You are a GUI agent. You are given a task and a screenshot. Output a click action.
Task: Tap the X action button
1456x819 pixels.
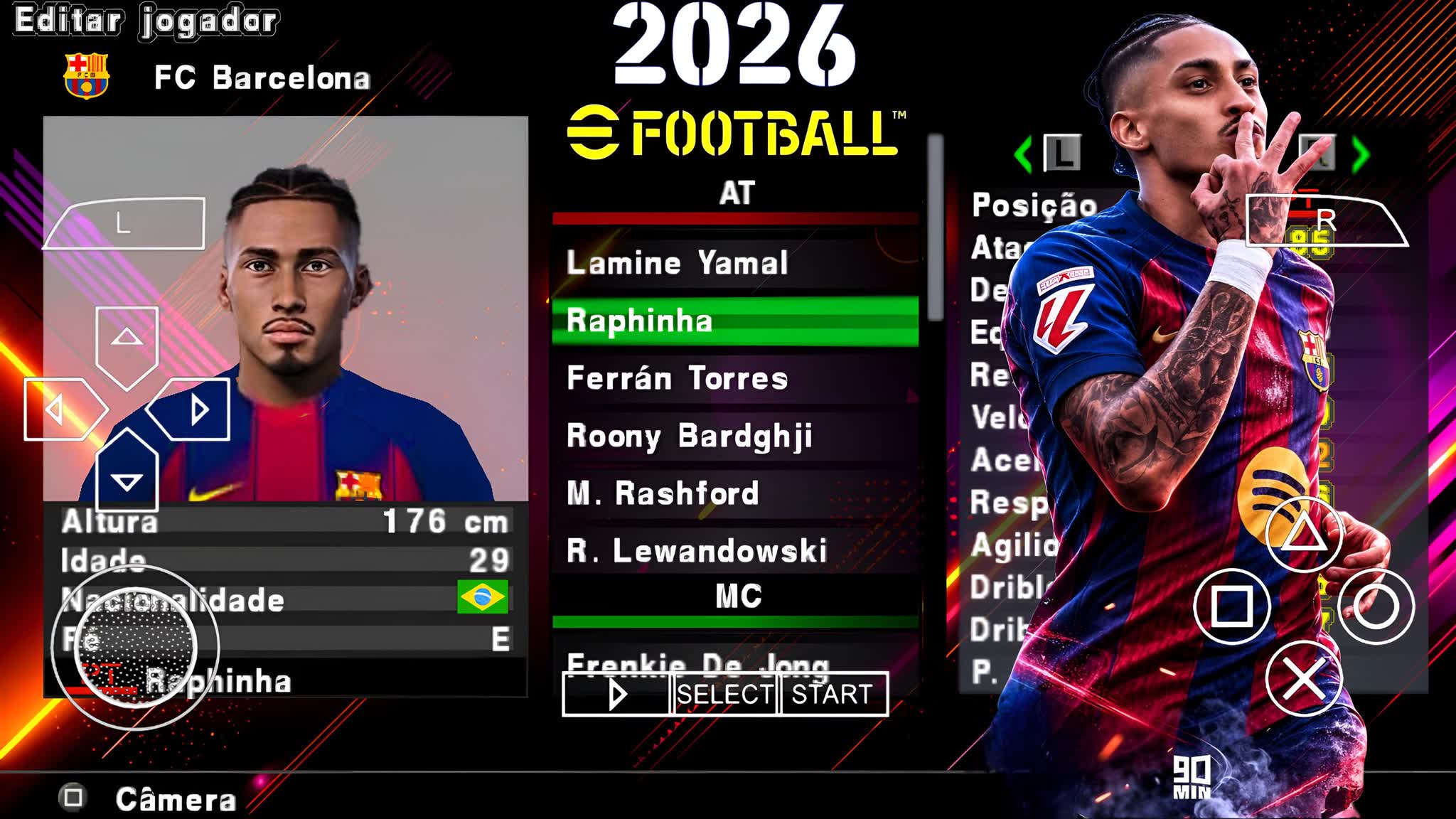[x=1305, y=679]
